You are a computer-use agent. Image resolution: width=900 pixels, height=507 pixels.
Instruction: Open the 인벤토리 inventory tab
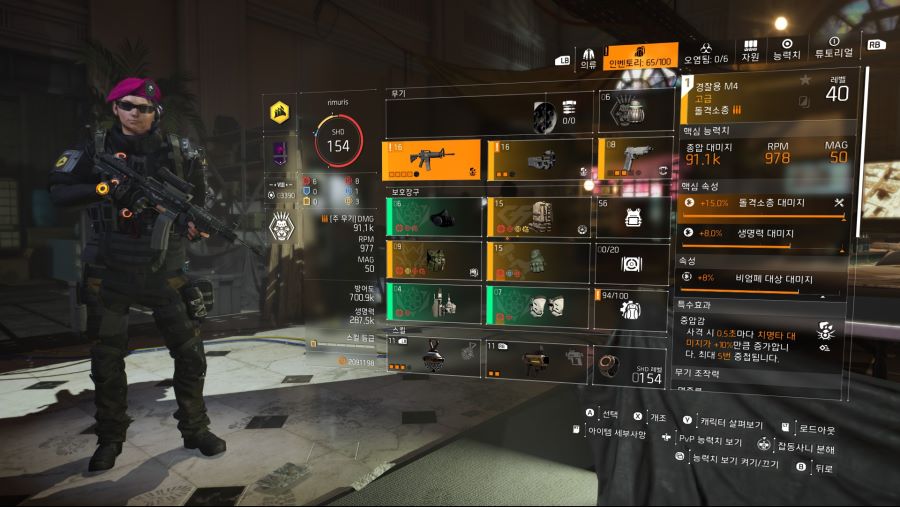coord(642,56)
